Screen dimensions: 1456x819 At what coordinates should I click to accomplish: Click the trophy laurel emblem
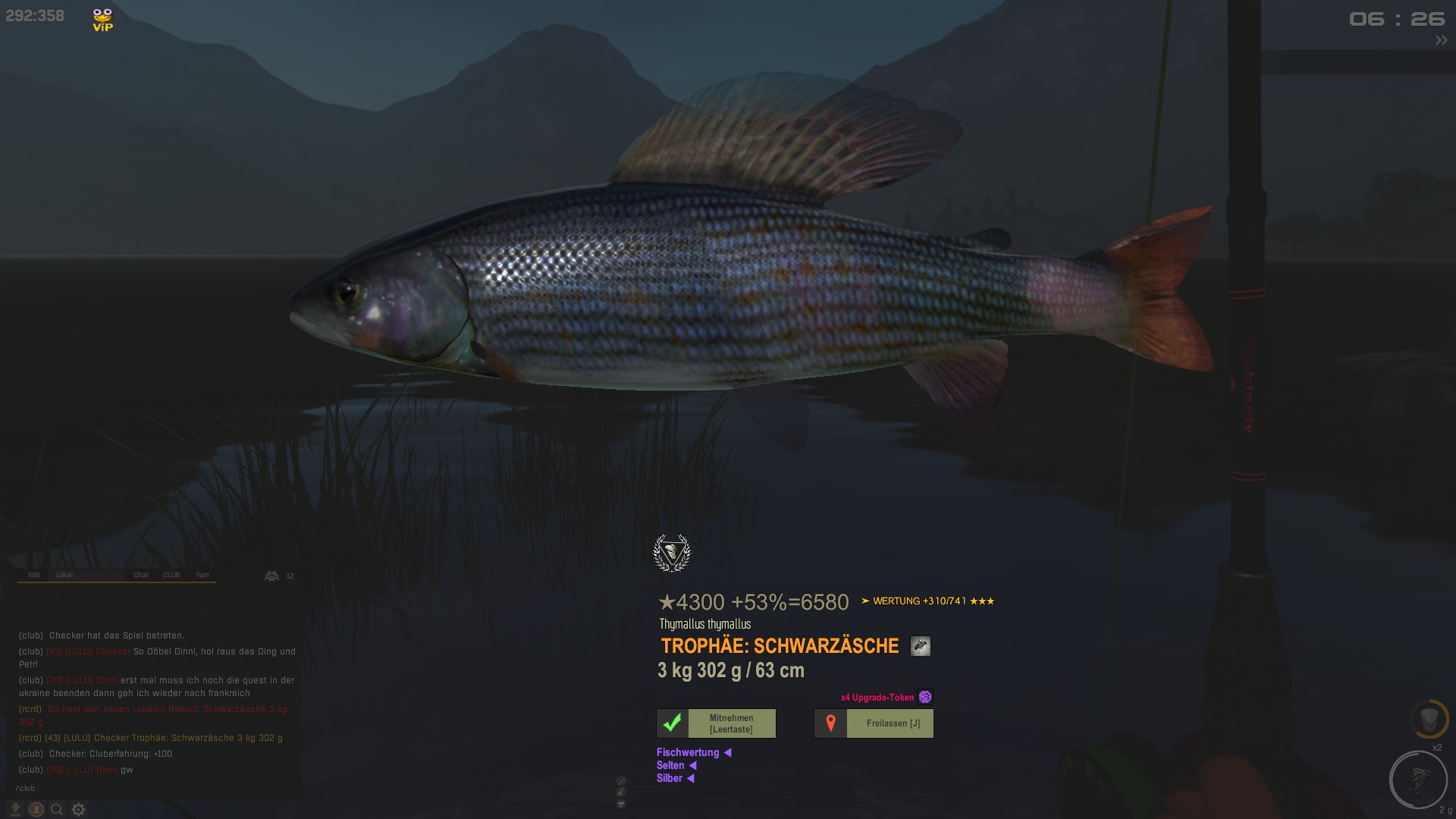point(672,553)
